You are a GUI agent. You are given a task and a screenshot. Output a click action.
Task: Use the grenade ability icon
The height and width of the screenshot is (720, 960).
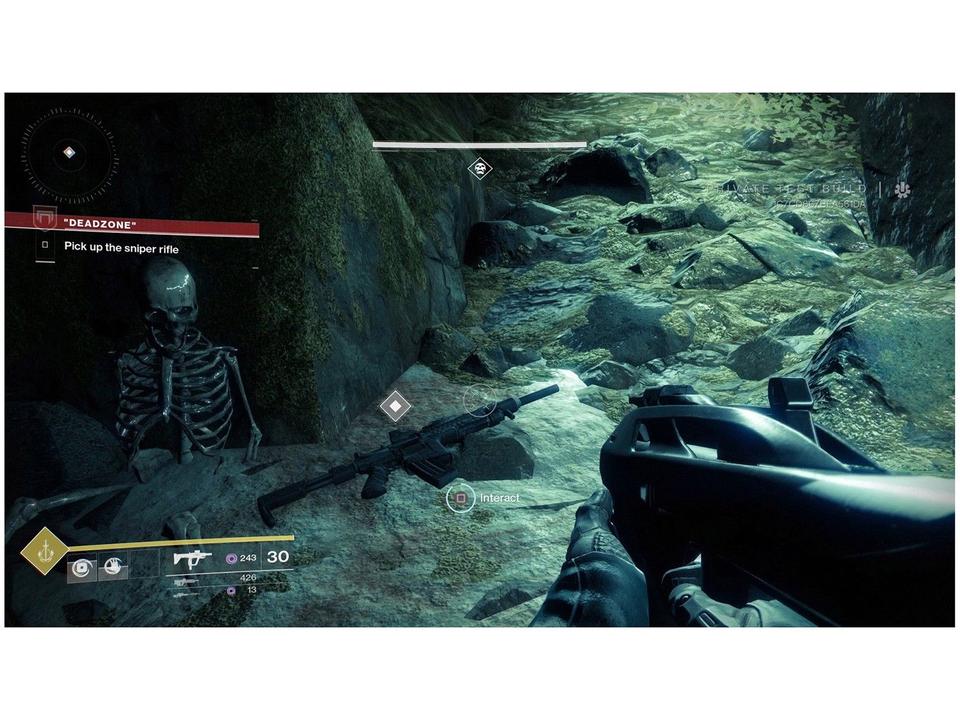pos(82,569)
